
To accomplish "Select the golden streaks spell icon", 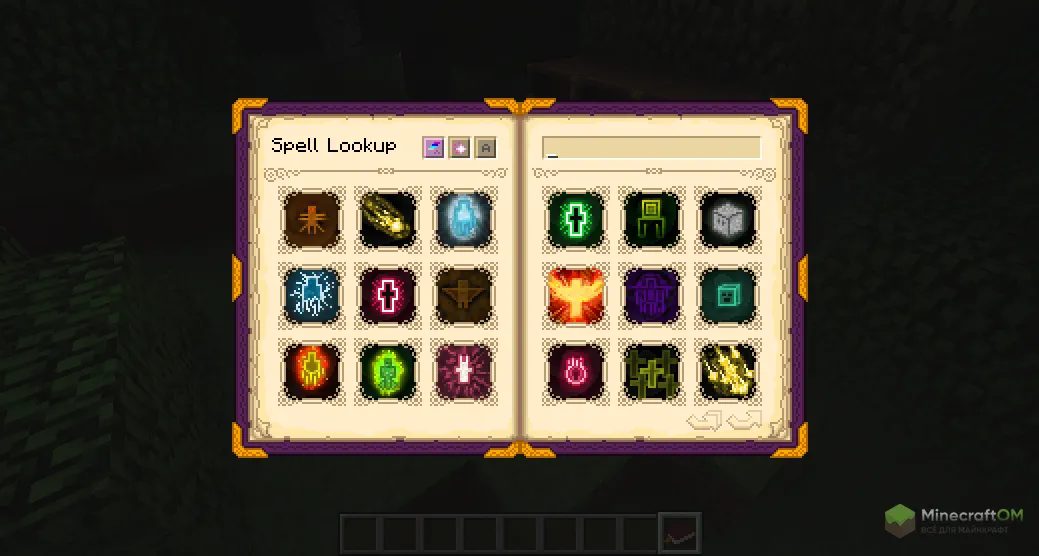I will click(727, 370).
